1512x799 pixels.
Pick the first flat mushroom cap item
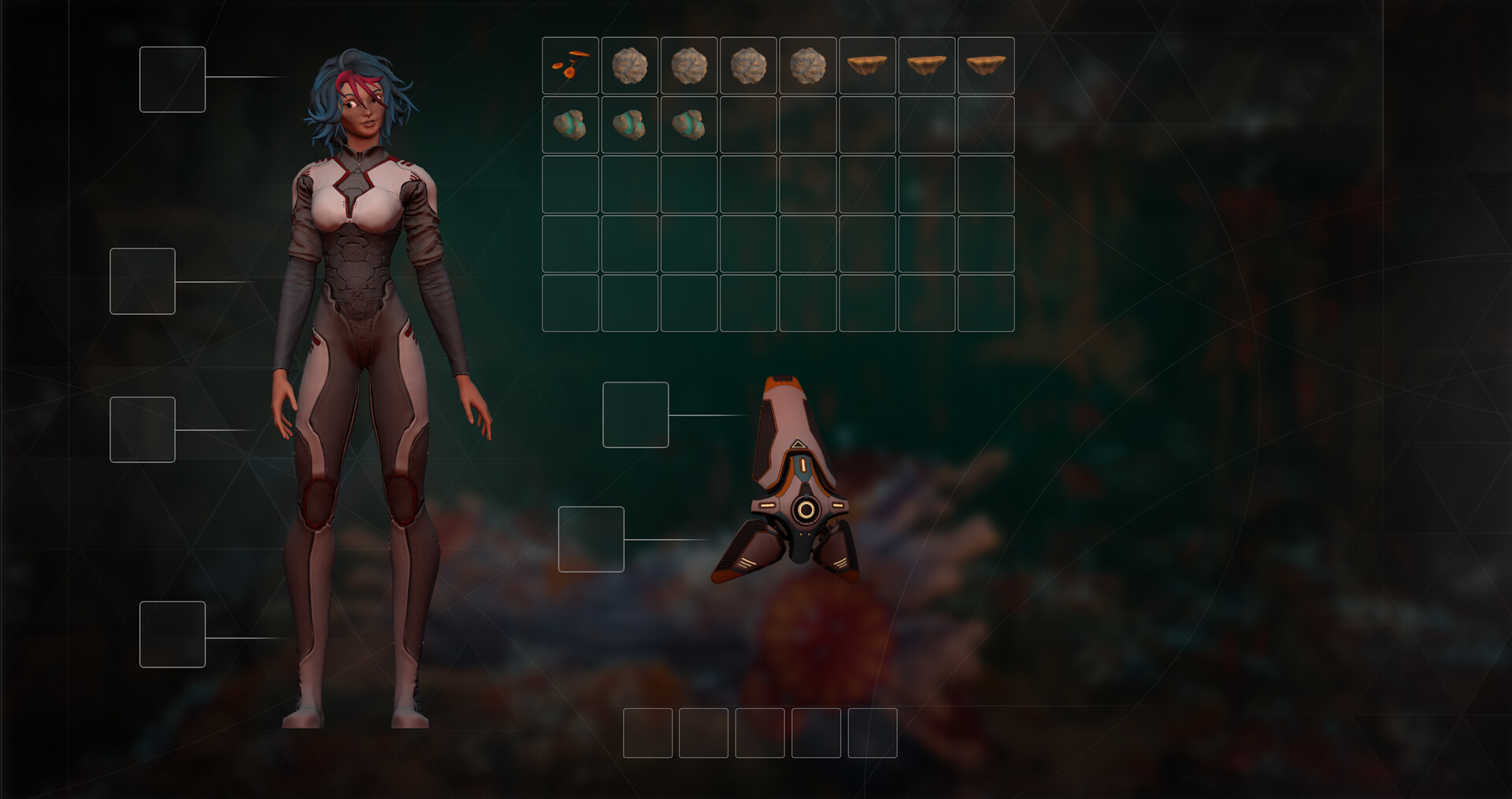[867, 65]
